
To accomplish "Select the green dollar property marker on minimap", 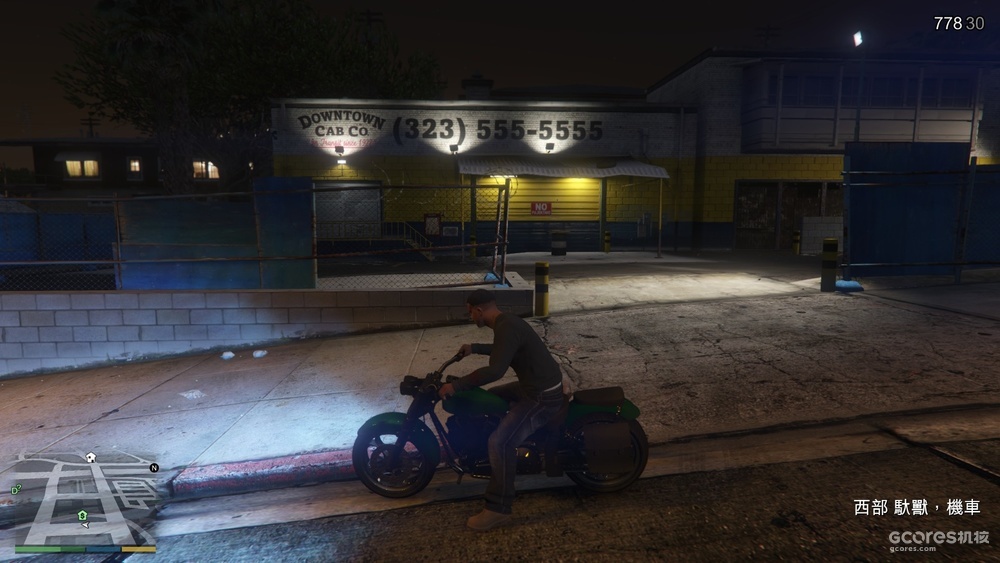I will click(82, 514).
